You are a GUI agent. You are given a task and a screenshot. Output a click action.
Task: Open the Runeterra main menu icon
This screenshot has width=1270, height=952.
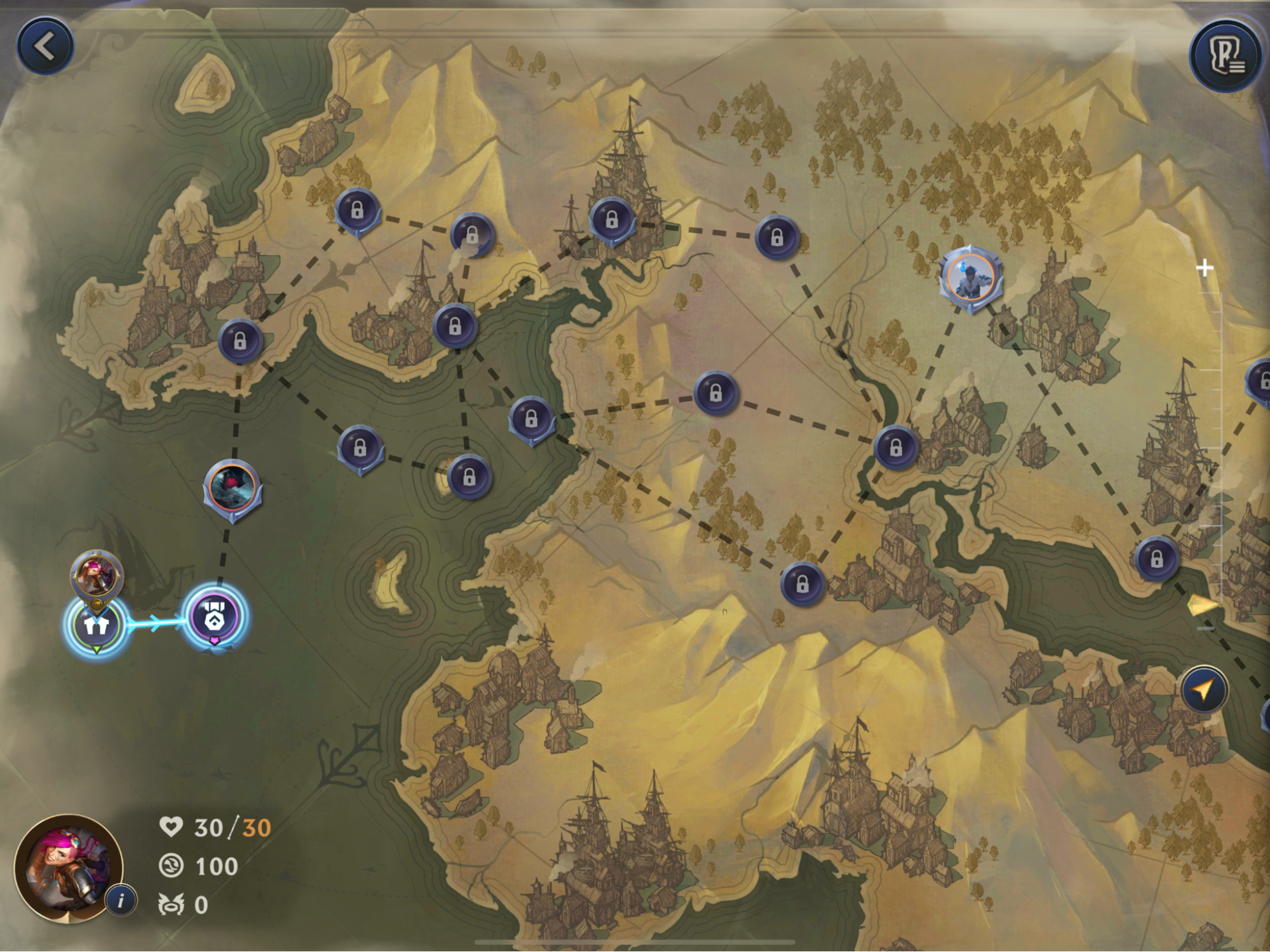click(1226, 56)
